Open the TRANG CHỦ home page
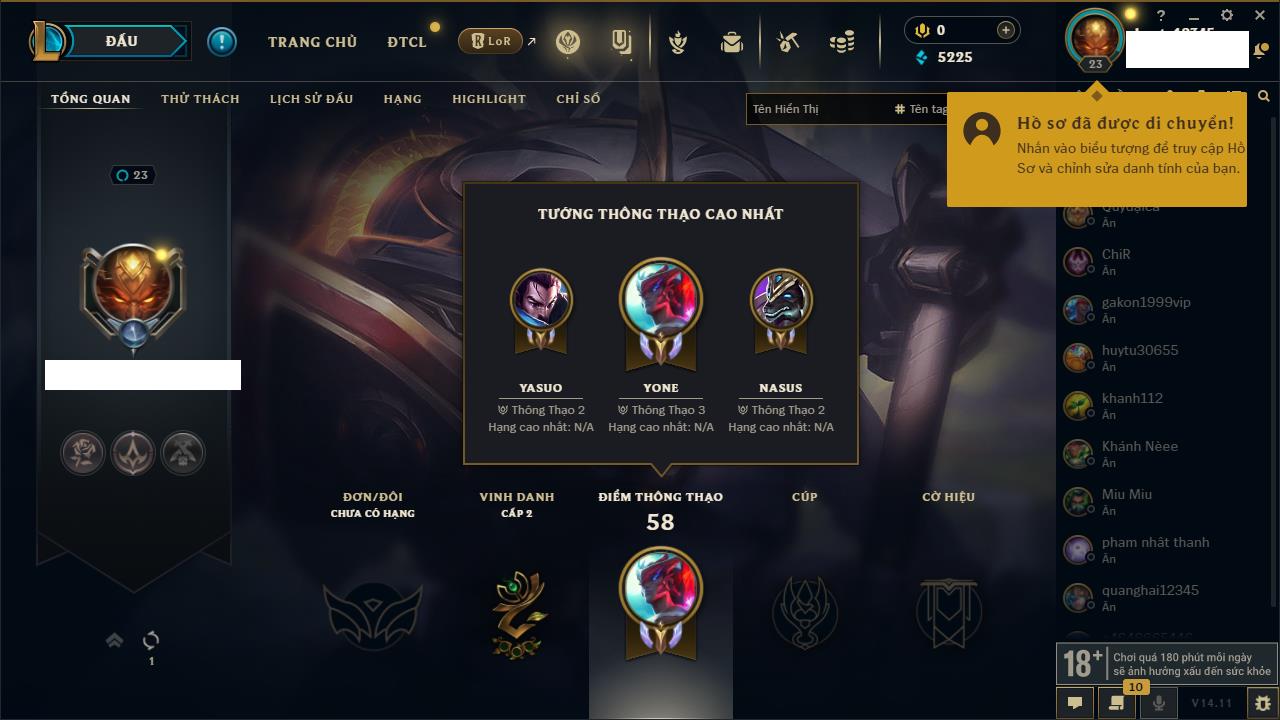Image resolution: width=1280 pixels, height=720 pixels. [x=312, y=42]
